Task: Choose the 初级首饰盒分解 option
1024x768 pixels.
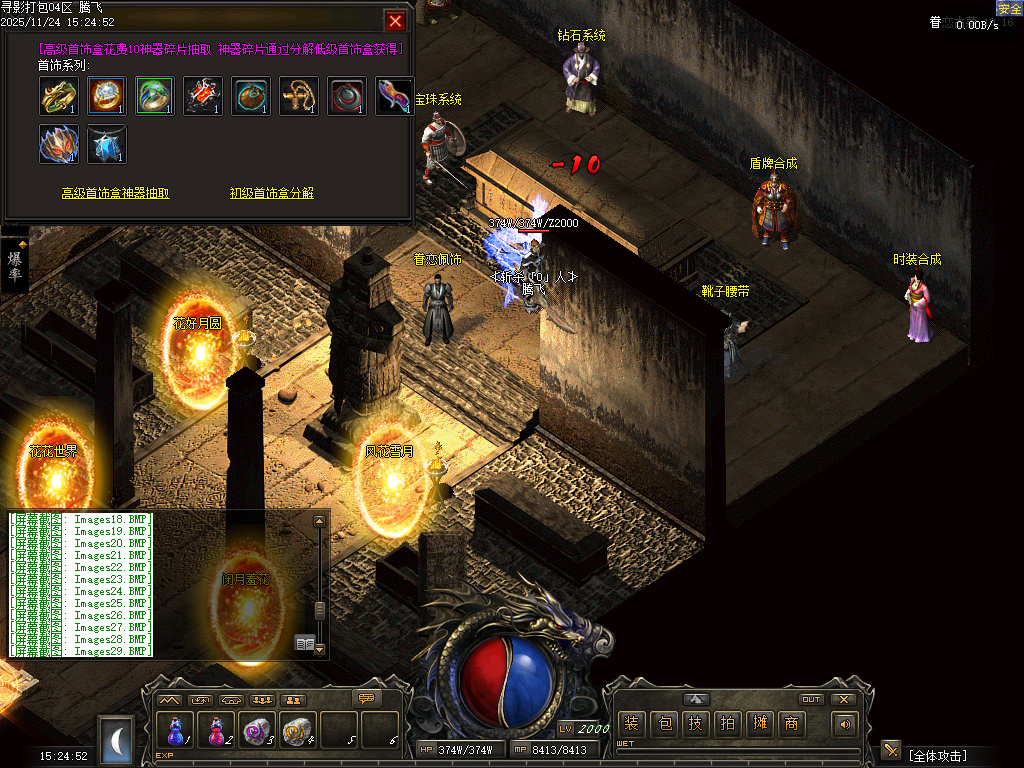Action: coord(271,193)
